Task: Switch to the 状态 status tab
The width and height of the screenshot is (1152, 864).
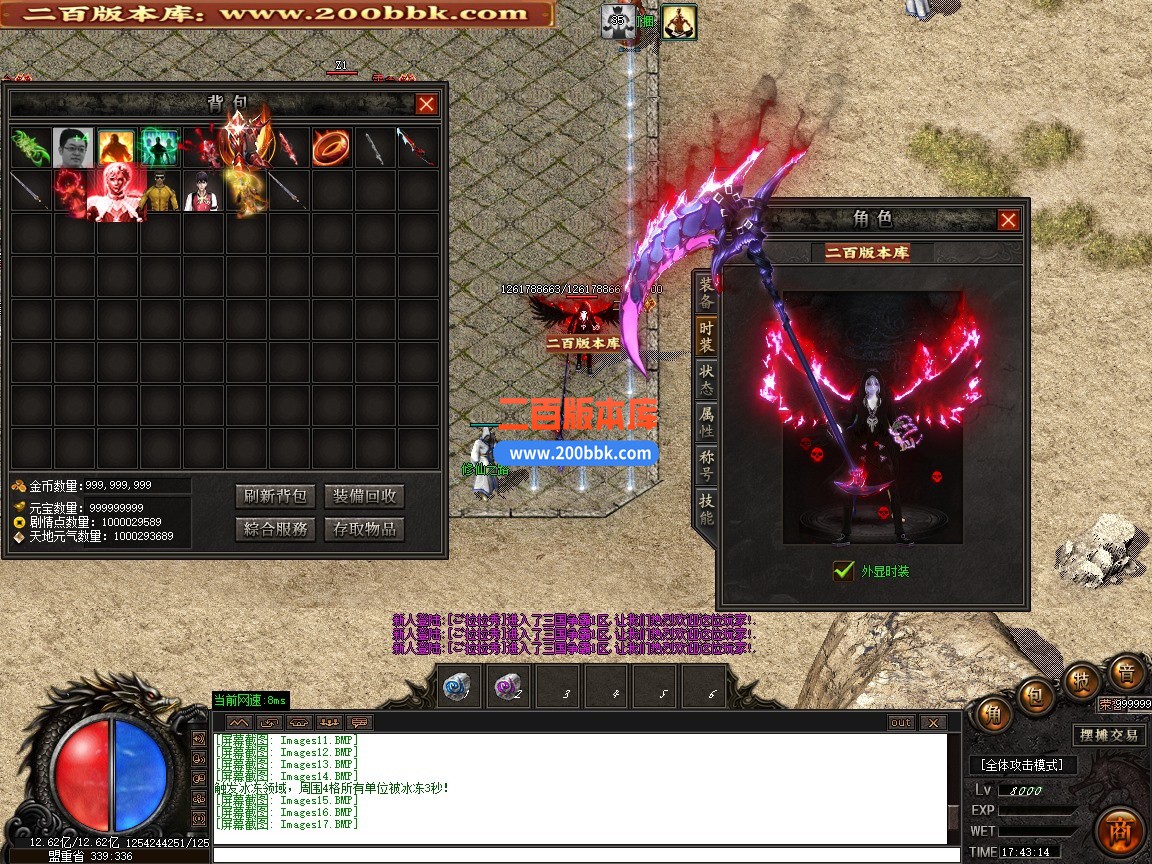Action: pyautogui.click(x=706, y=378)
